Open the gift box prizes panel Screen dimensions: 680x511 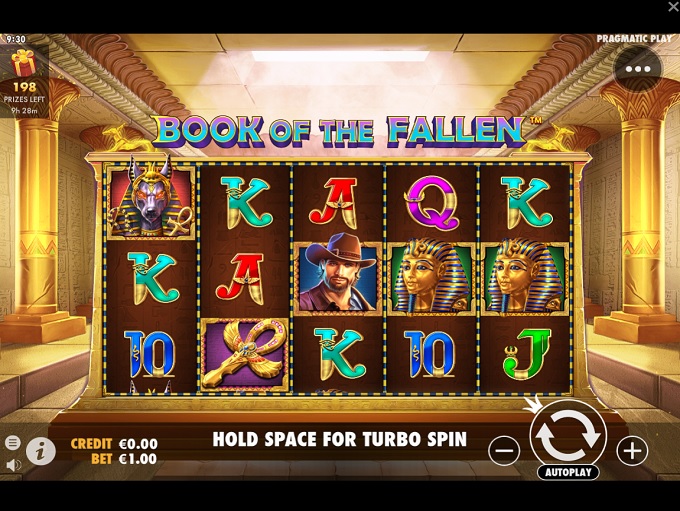(x=23, y=66)
